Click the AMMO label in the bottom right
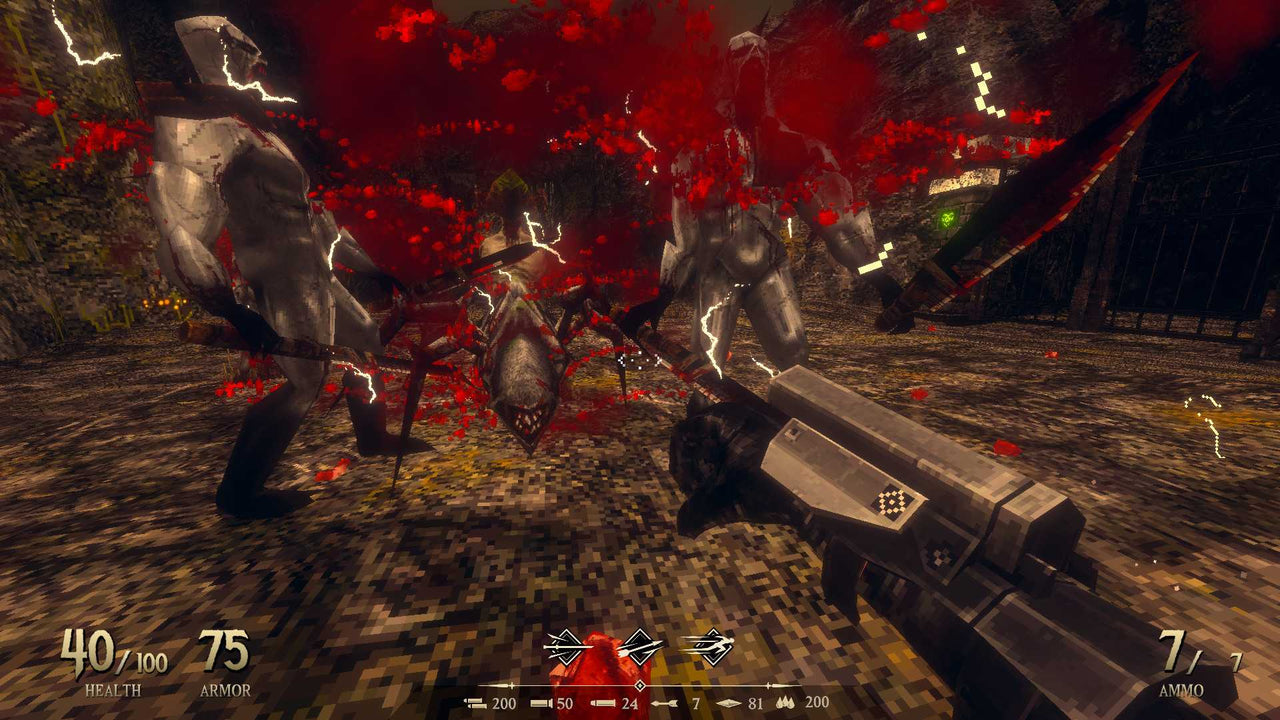The image size is (1280, 720). pos(1183,690)
